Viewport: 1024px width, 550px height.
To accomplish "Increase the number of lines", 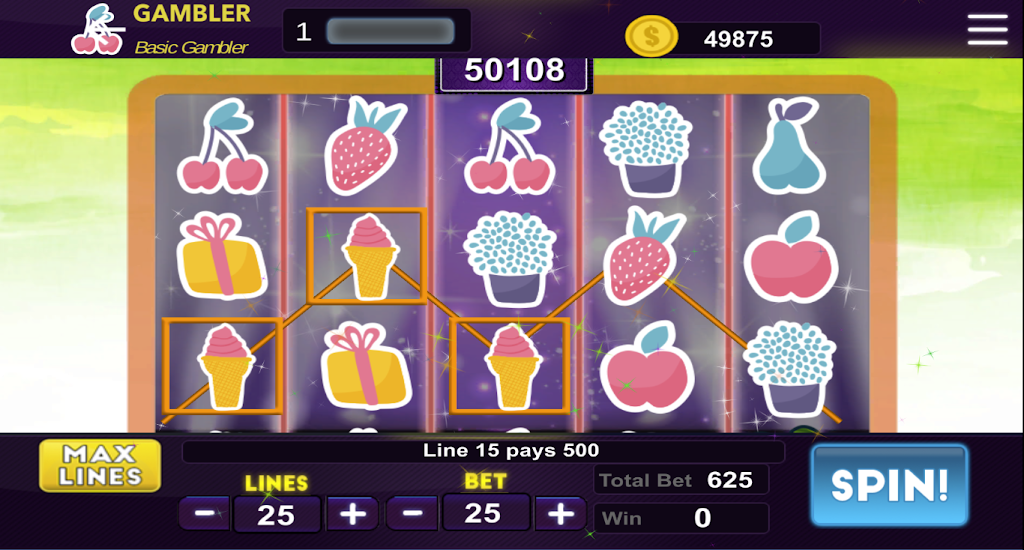I will (x=352, y=514).
